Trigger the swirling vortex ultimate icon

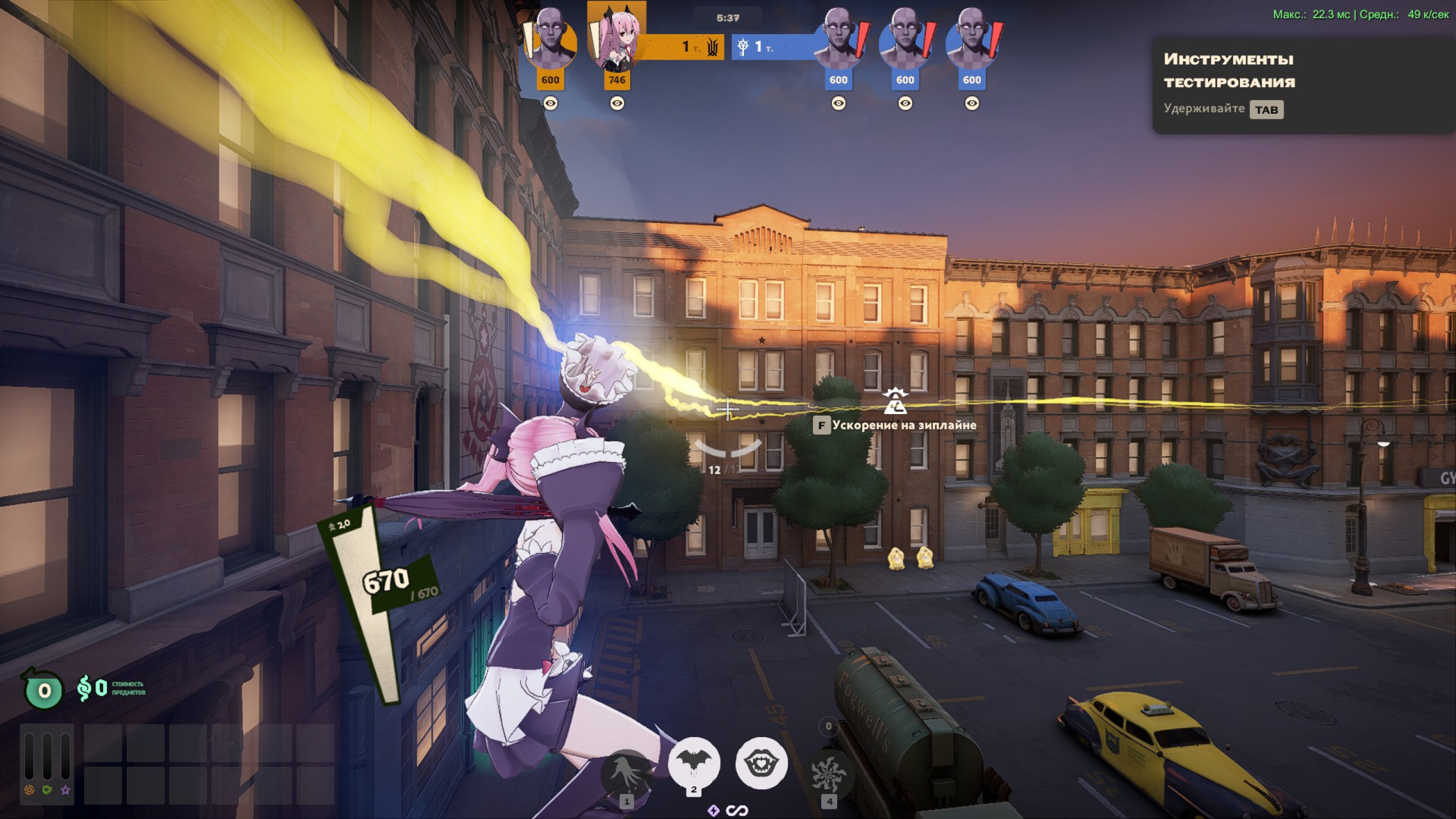[x=829, y=775]
